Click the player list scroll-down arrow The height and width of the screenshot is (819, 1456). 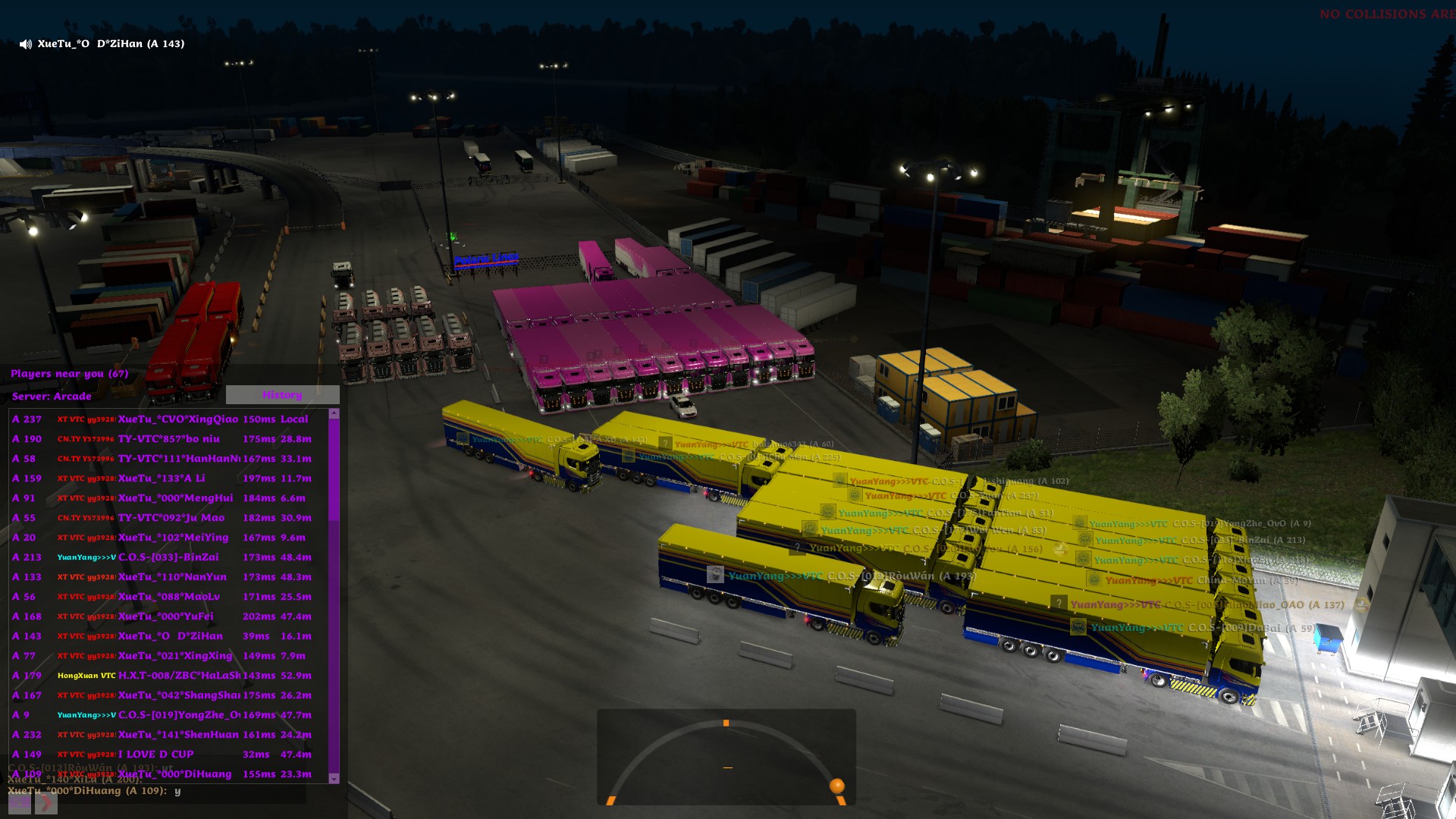point(334,778)
